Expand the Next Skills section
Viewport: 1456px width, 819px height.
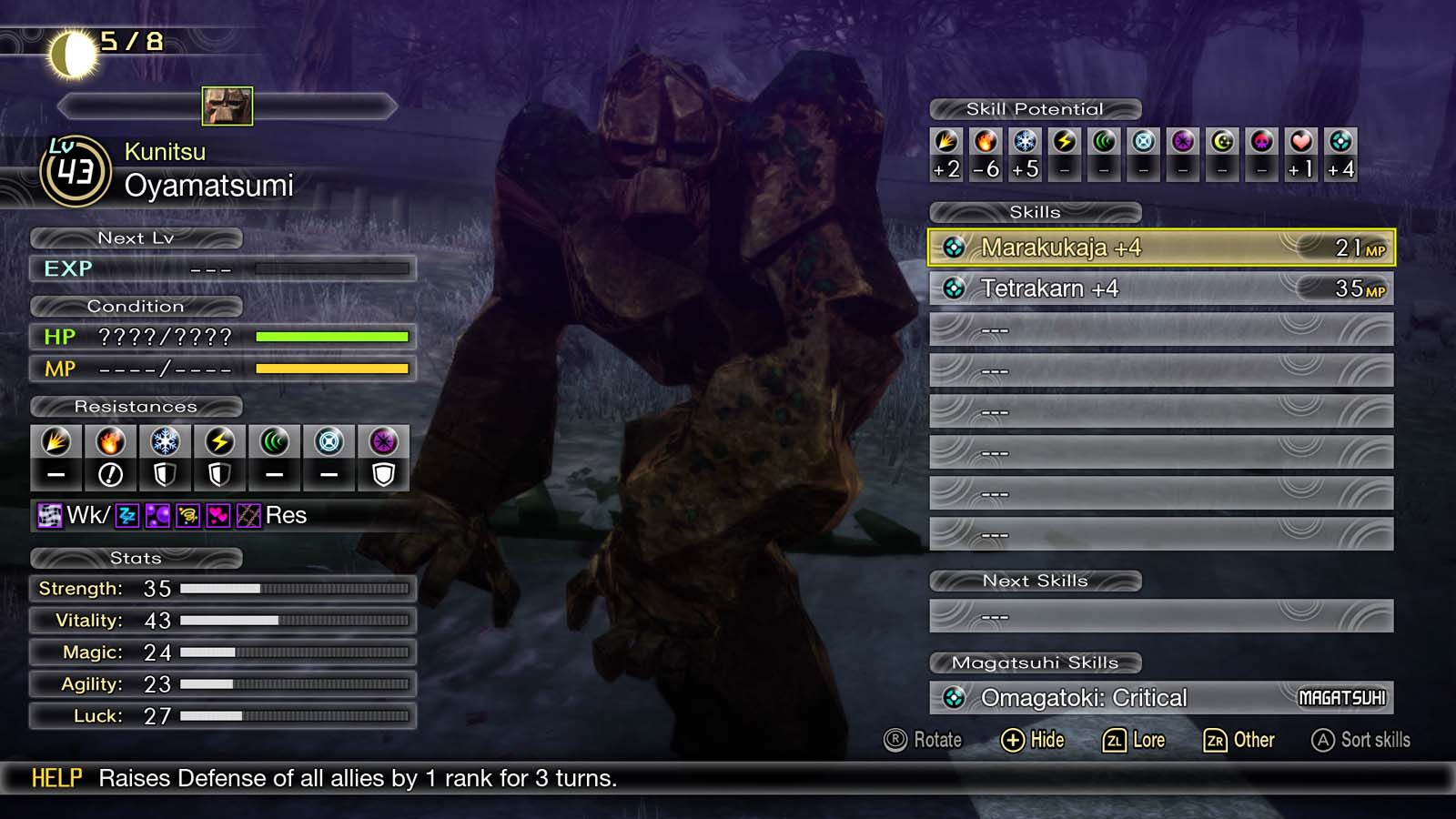[x=1036, y=580]
